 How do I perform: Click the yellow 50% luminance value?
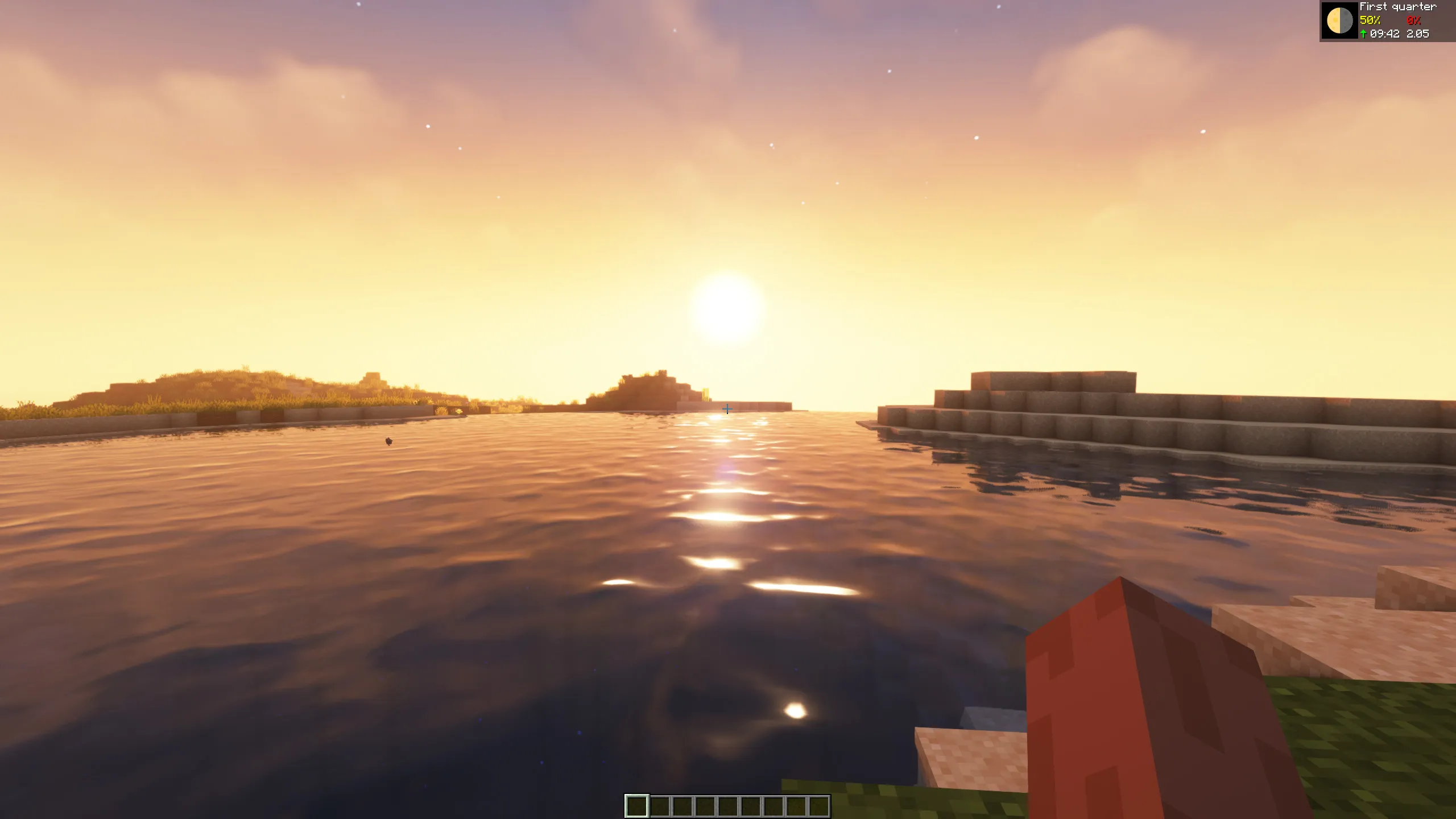[1370, 20]
